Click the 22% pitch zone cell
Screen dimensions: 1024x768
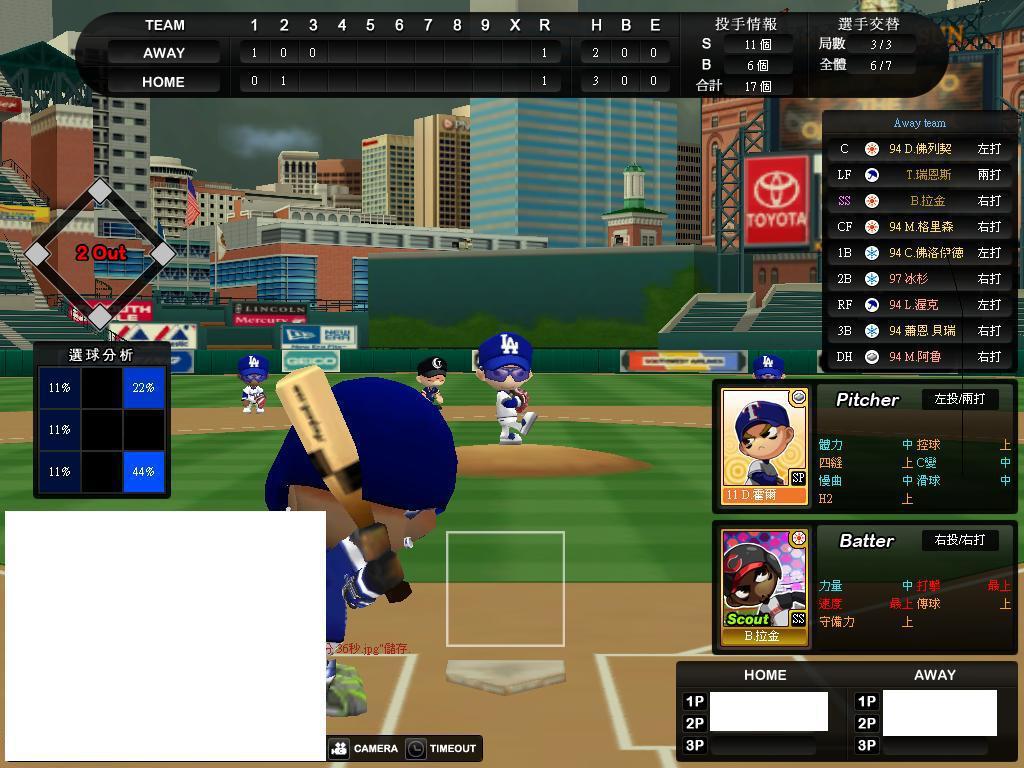click(144, 388)
